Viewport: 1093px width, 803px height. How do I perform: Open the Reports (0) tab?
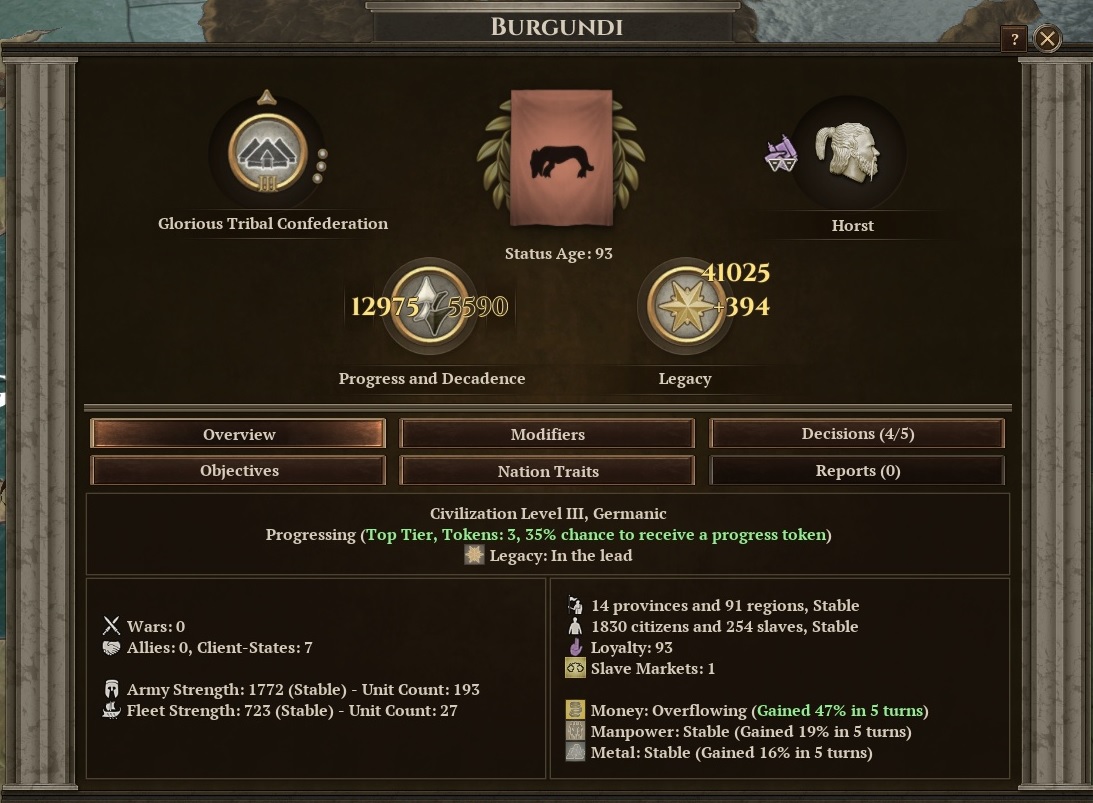857,471
